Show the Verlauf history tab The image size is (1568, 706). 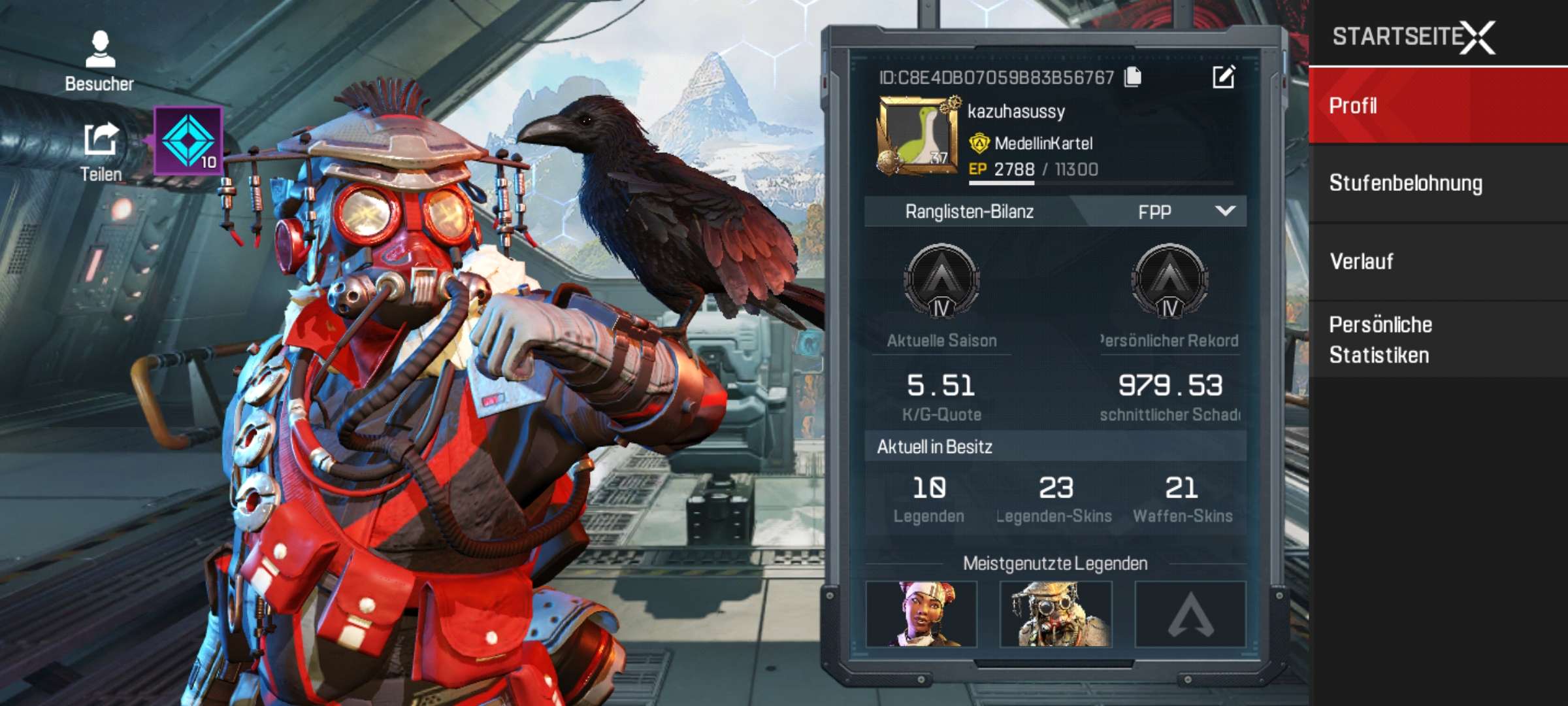click(x=1437, y=261)
